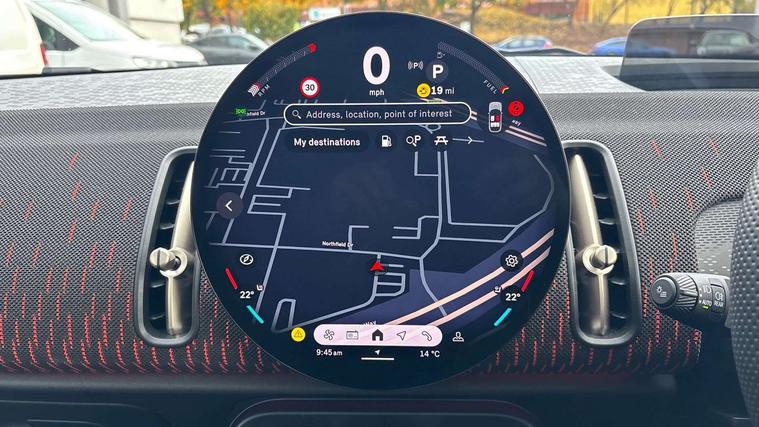View the yellow warning triangle alert
Viewport: 759px width, 427px height.
(x=298, y=334)
